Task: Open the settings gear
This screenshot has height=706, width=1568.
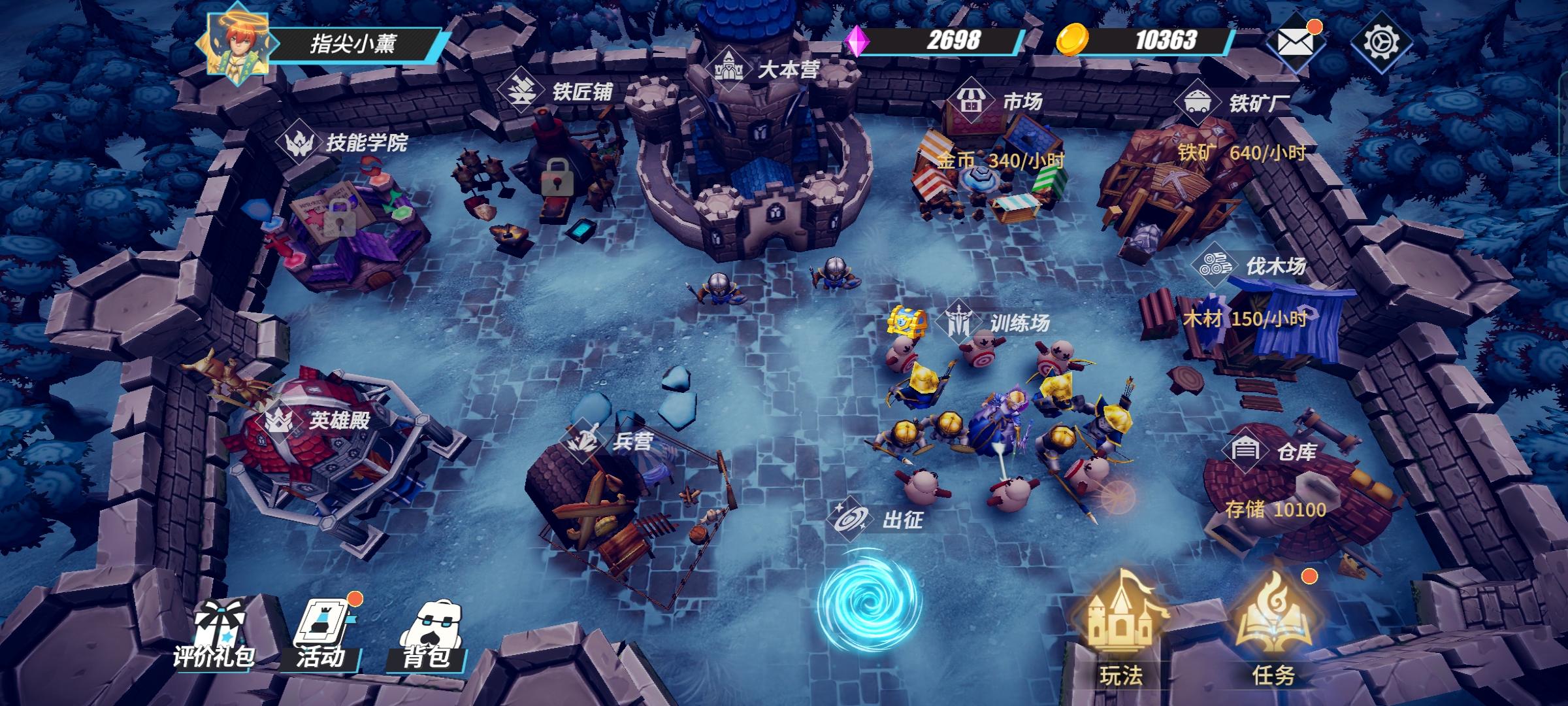Action: pyautogui.click(x=1380, y=42)
